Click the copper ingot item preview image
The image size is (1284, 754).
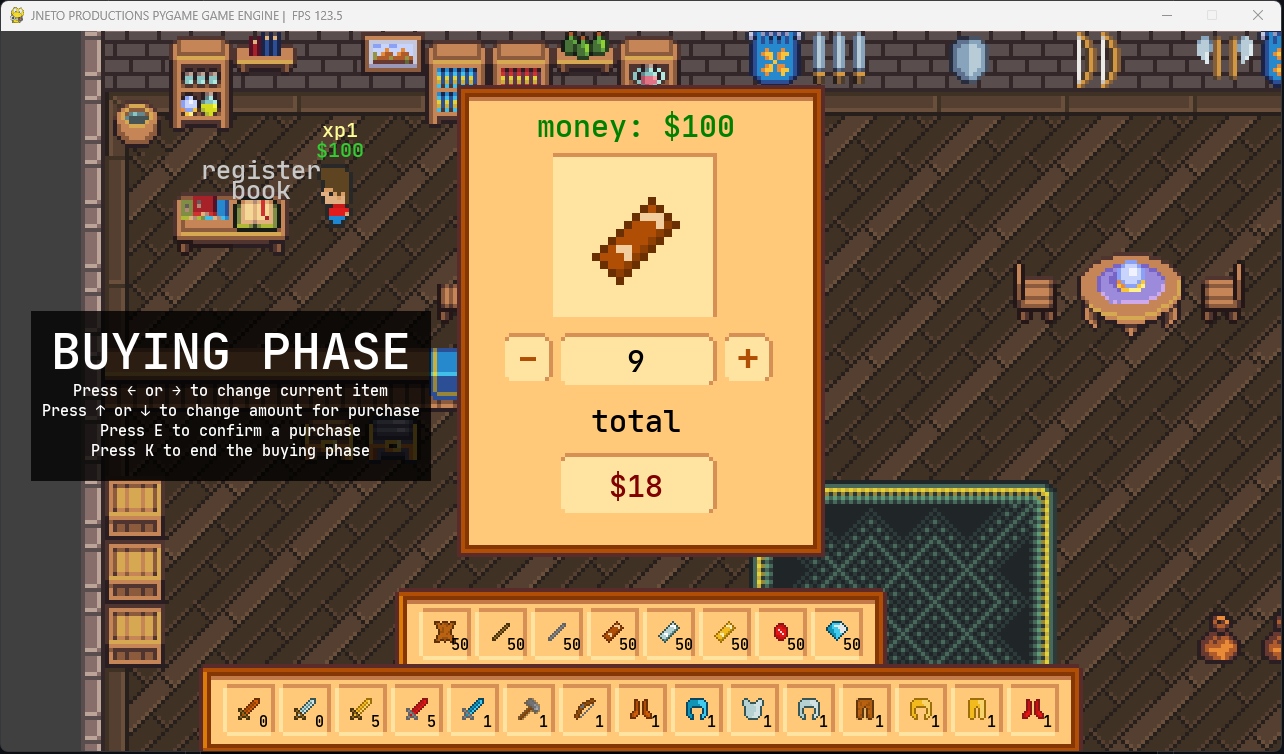click(636, 236)
